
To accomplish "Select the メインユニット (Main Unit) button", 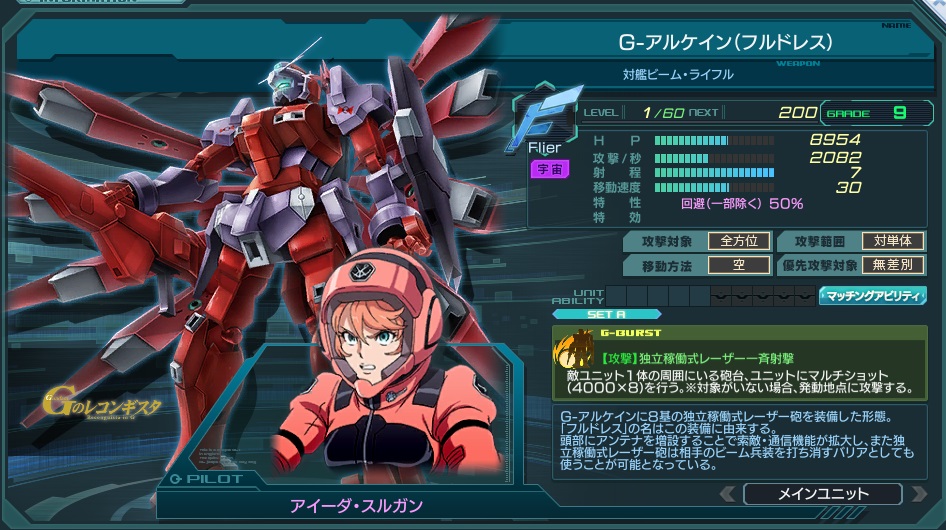I will 822,494.
